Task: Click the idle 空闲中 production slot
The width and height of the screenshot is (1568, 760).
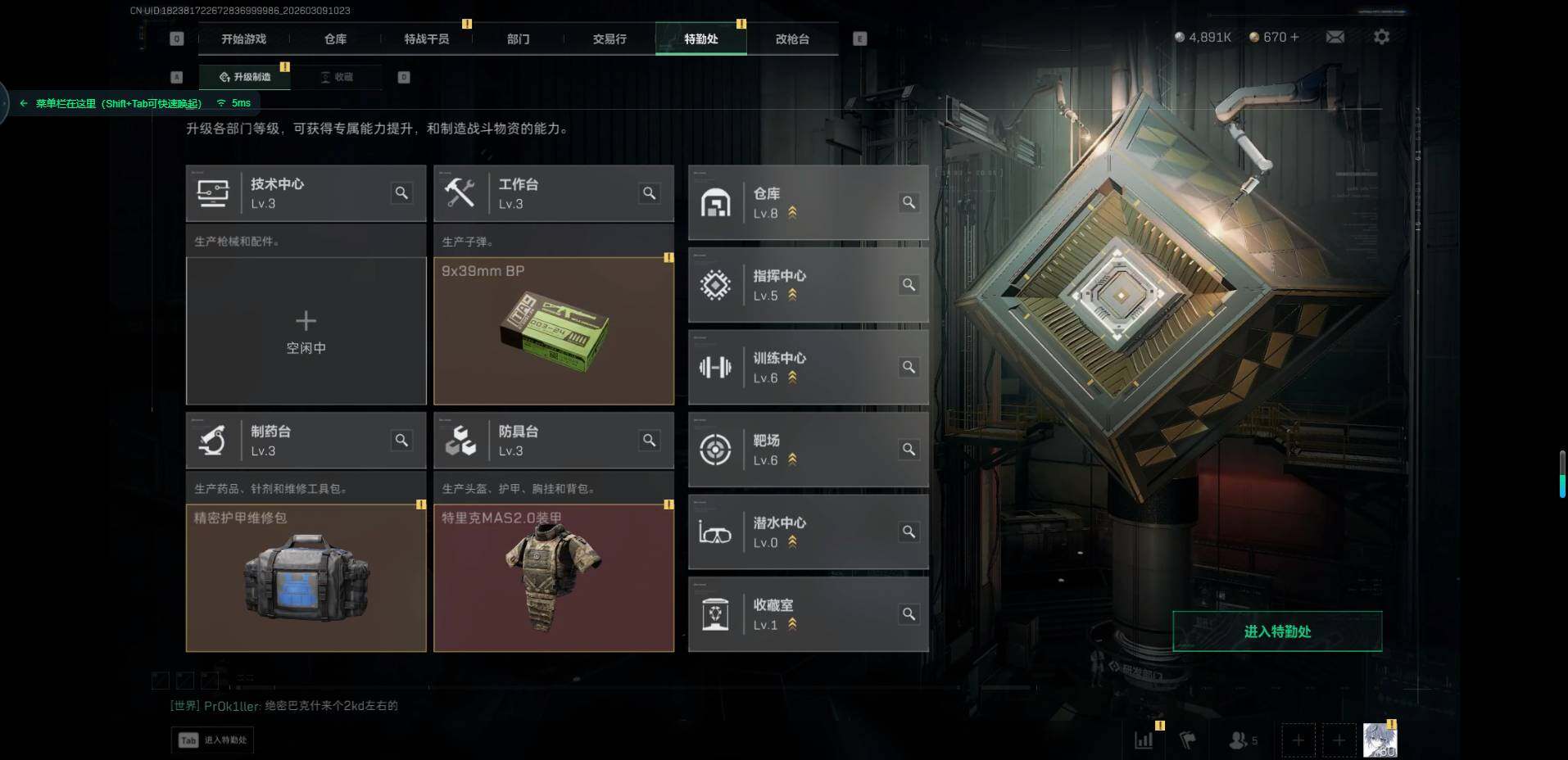Action: tap(306, 331)
